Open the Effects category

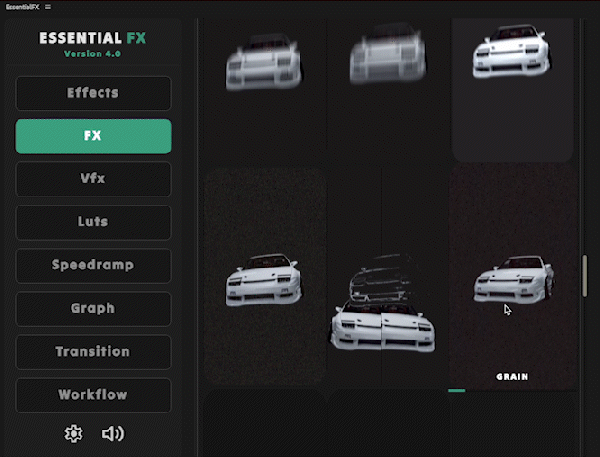(93, 93)
